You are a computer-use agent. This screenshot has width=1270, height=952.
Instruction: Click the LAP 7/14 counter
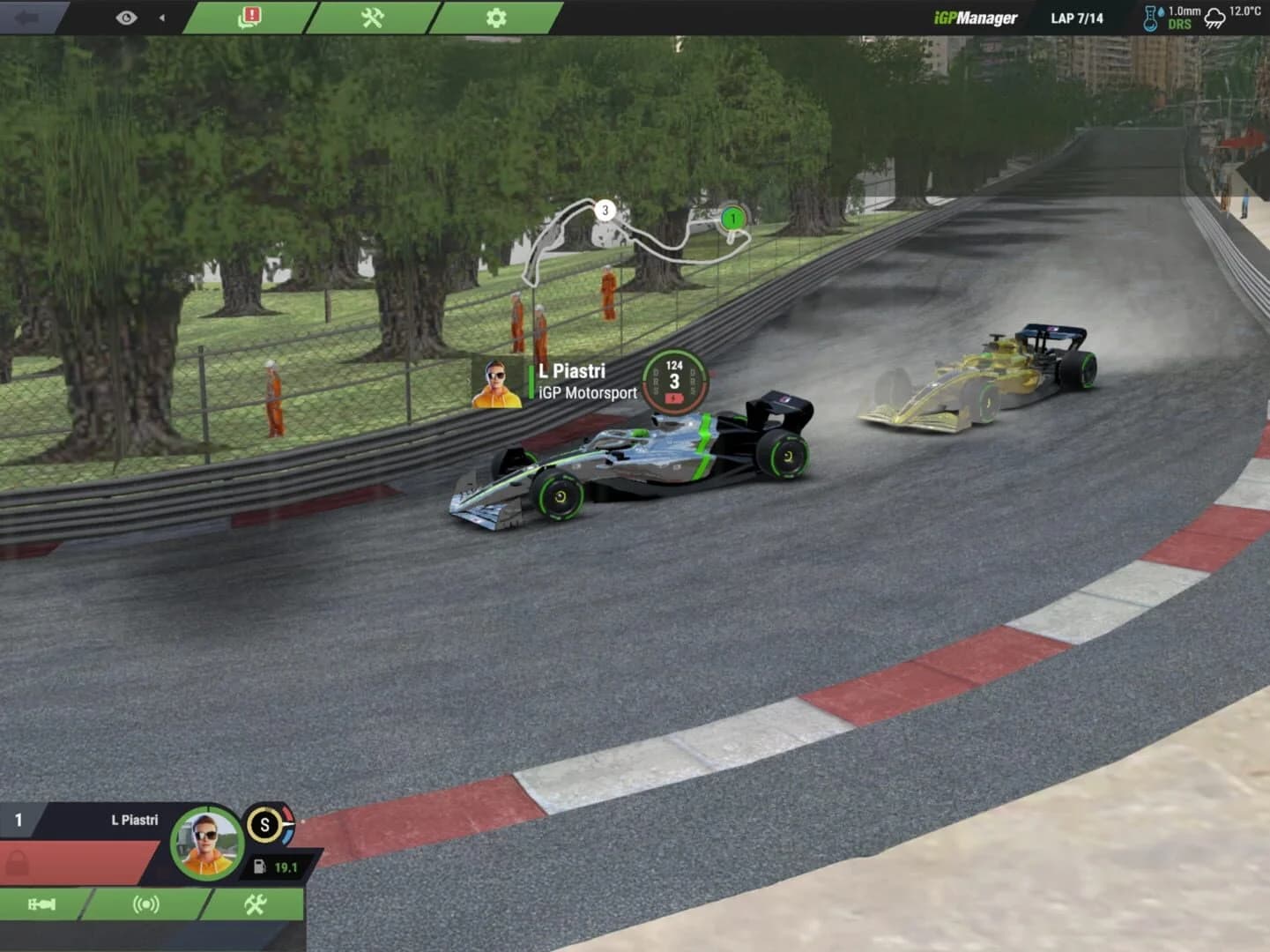click(1077, 17)
